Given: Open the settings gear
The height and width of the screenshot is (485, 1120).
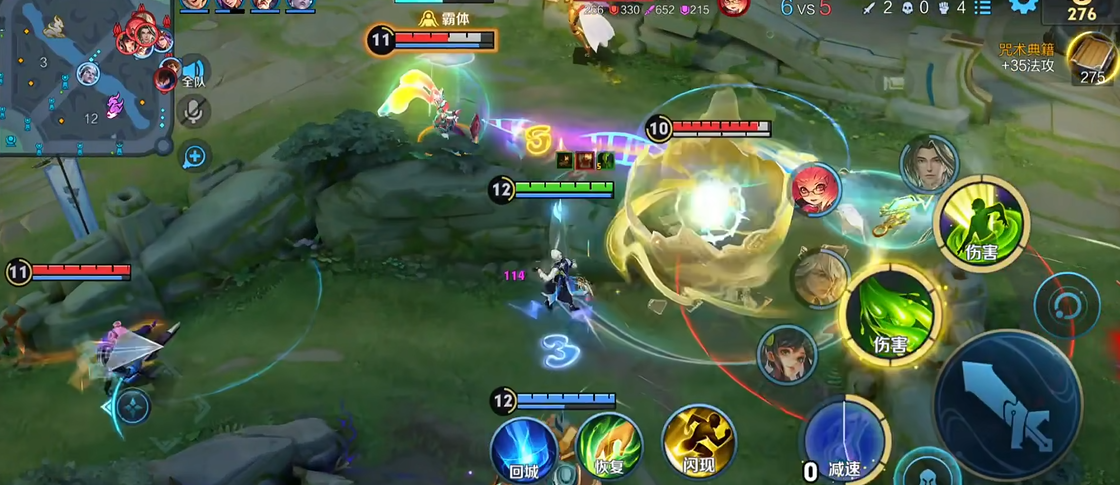Looking at the screenshot, I should click(x=1021, y=7).
